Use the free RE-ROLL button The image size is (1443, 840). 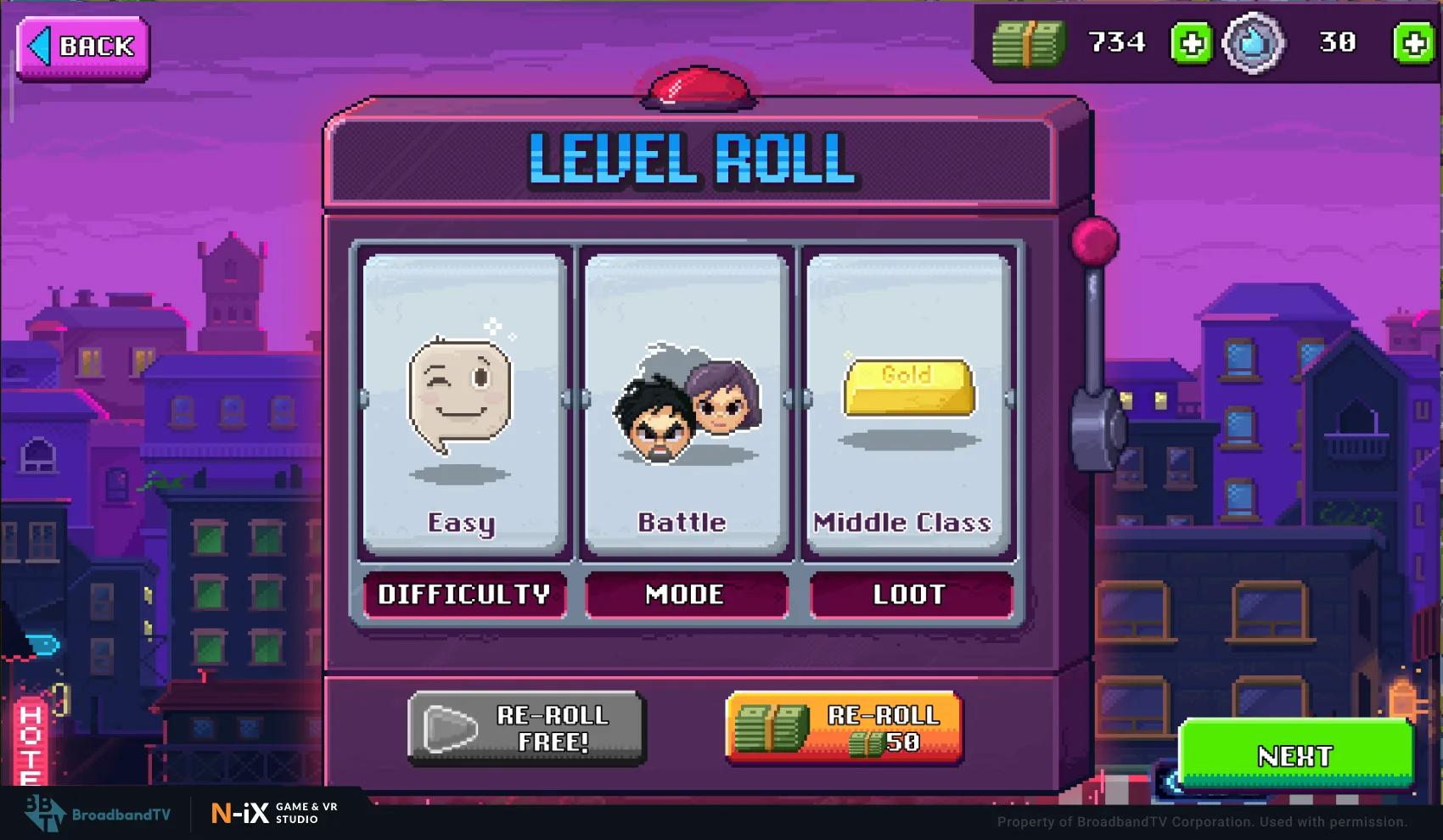pyautogui.click(x=527, y=728)
